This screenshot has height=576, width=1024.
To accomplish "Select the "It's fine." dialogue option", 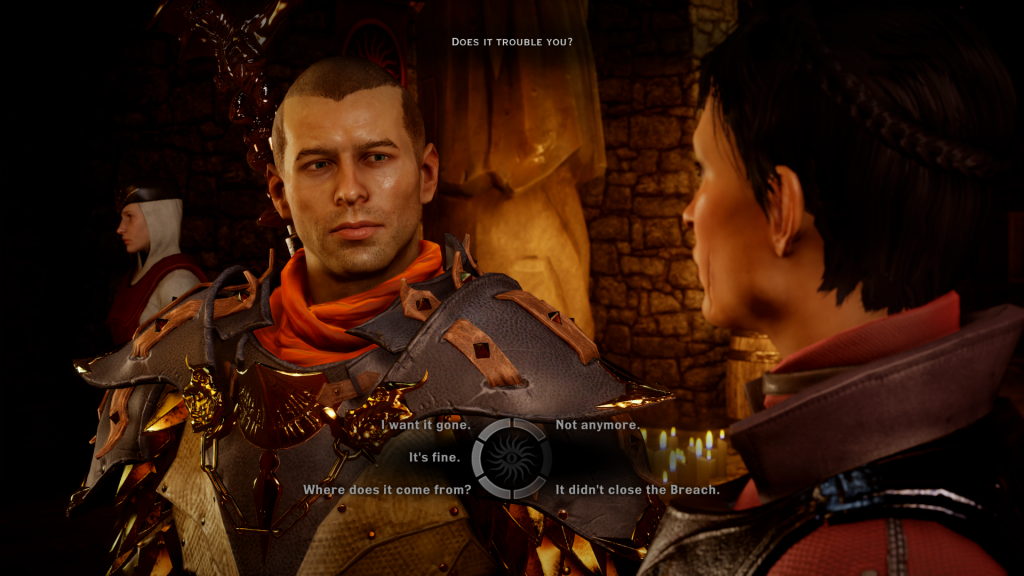I will [434, 458].
